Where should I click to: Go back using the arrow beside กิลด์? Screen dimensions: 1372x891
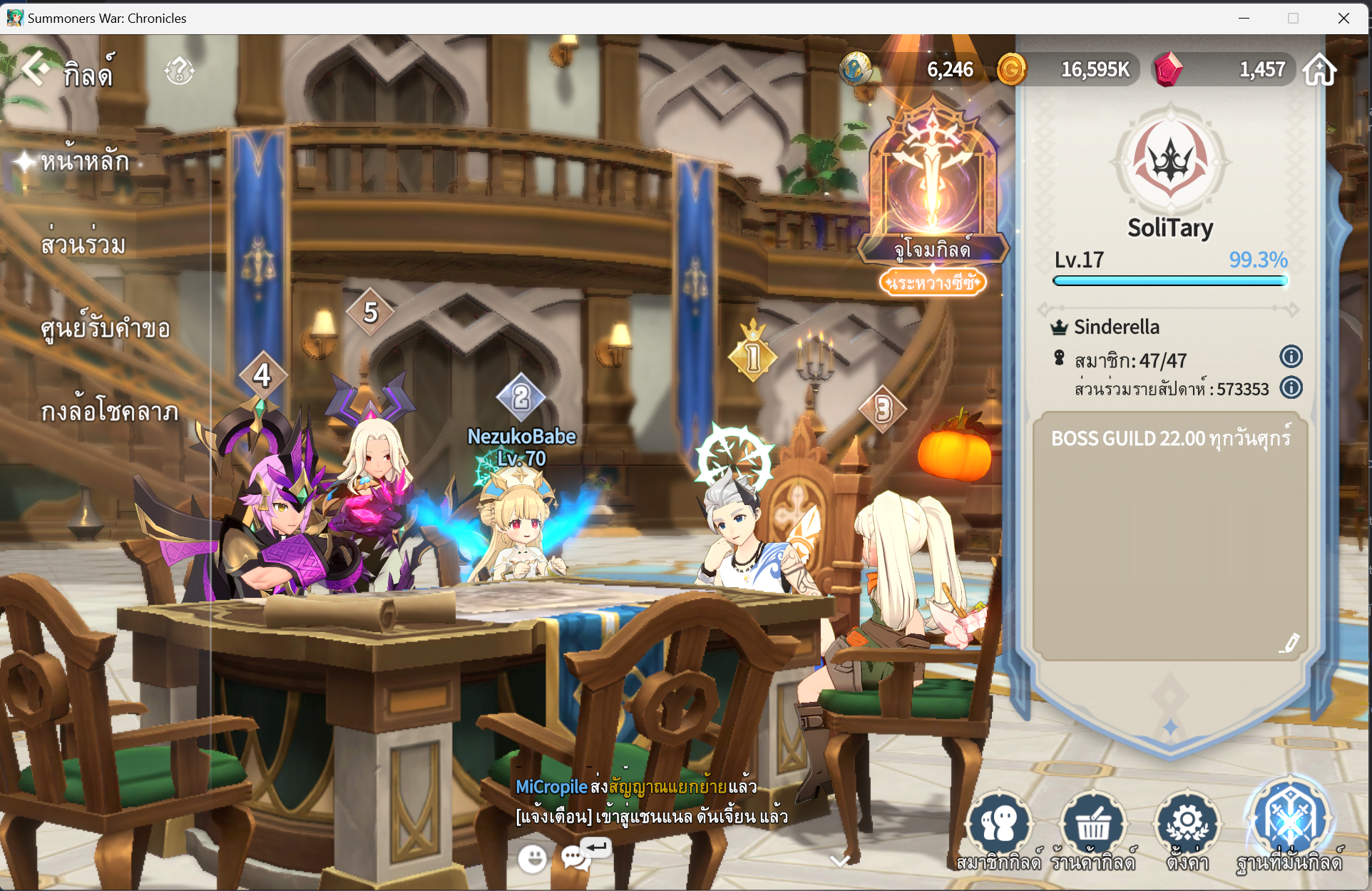pos(36,70)
